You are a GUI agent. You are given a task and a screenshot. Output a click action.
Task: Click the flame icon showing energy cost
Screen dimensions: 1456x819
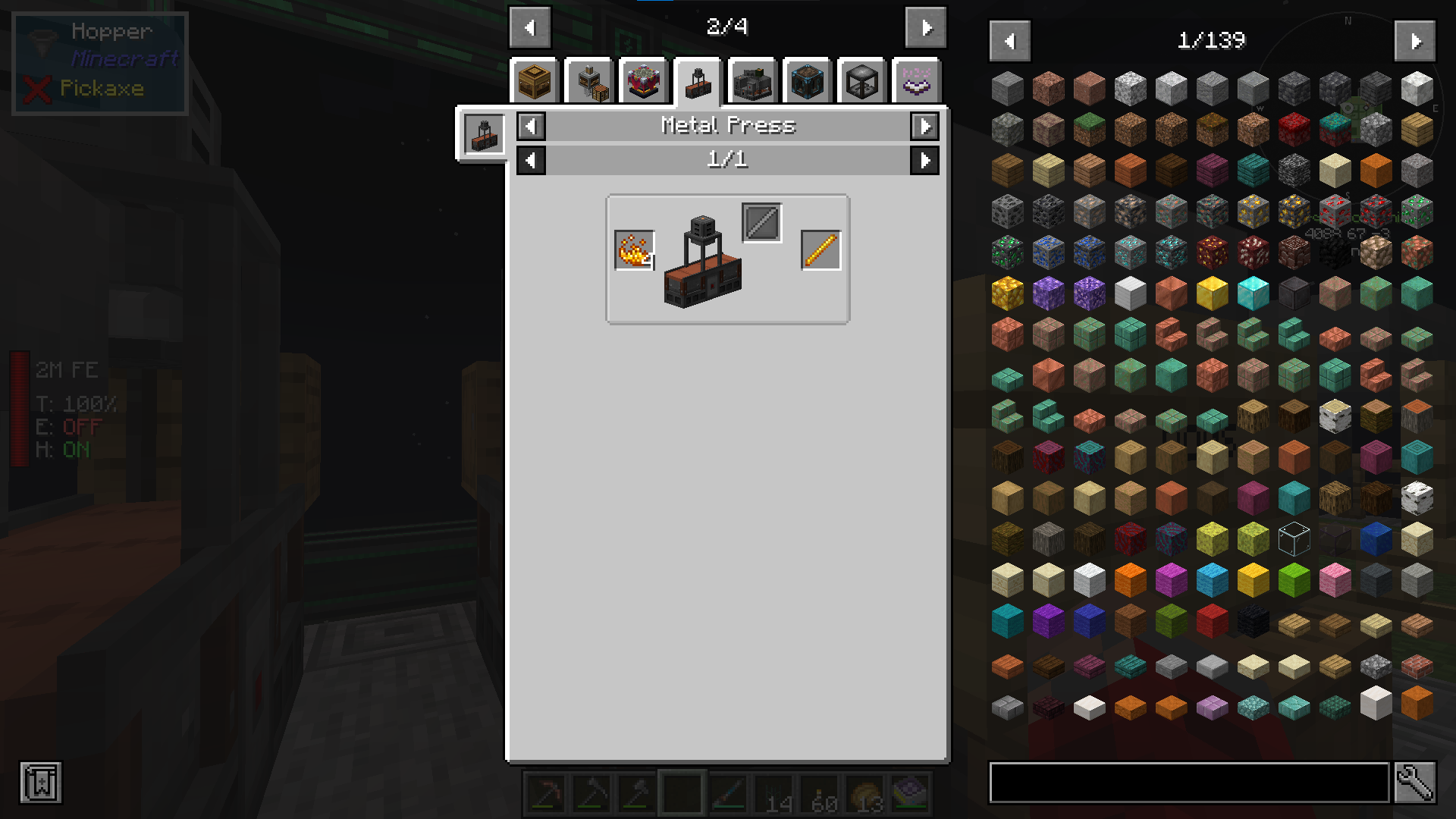click(634, 249)
